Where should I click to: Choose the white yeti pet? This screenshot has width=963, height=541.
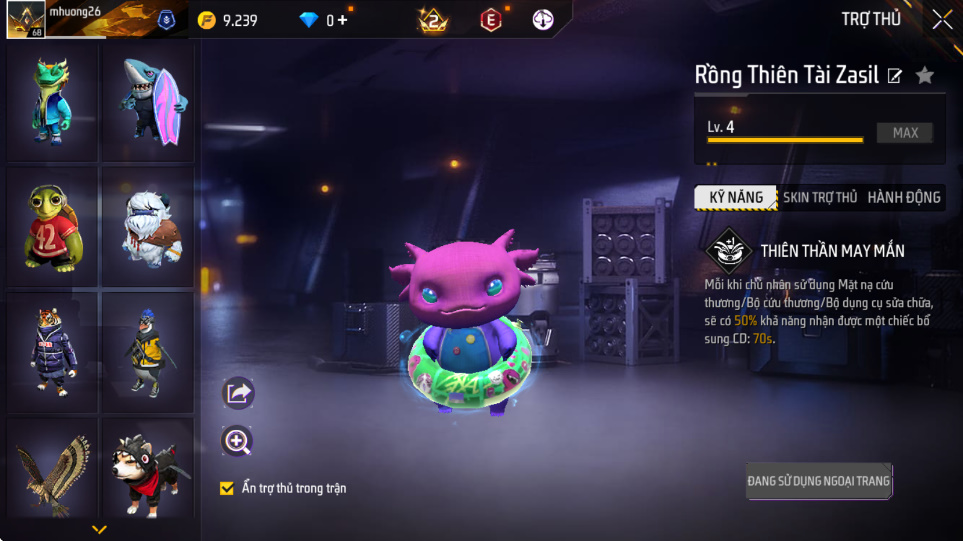(x=148, y=227)
